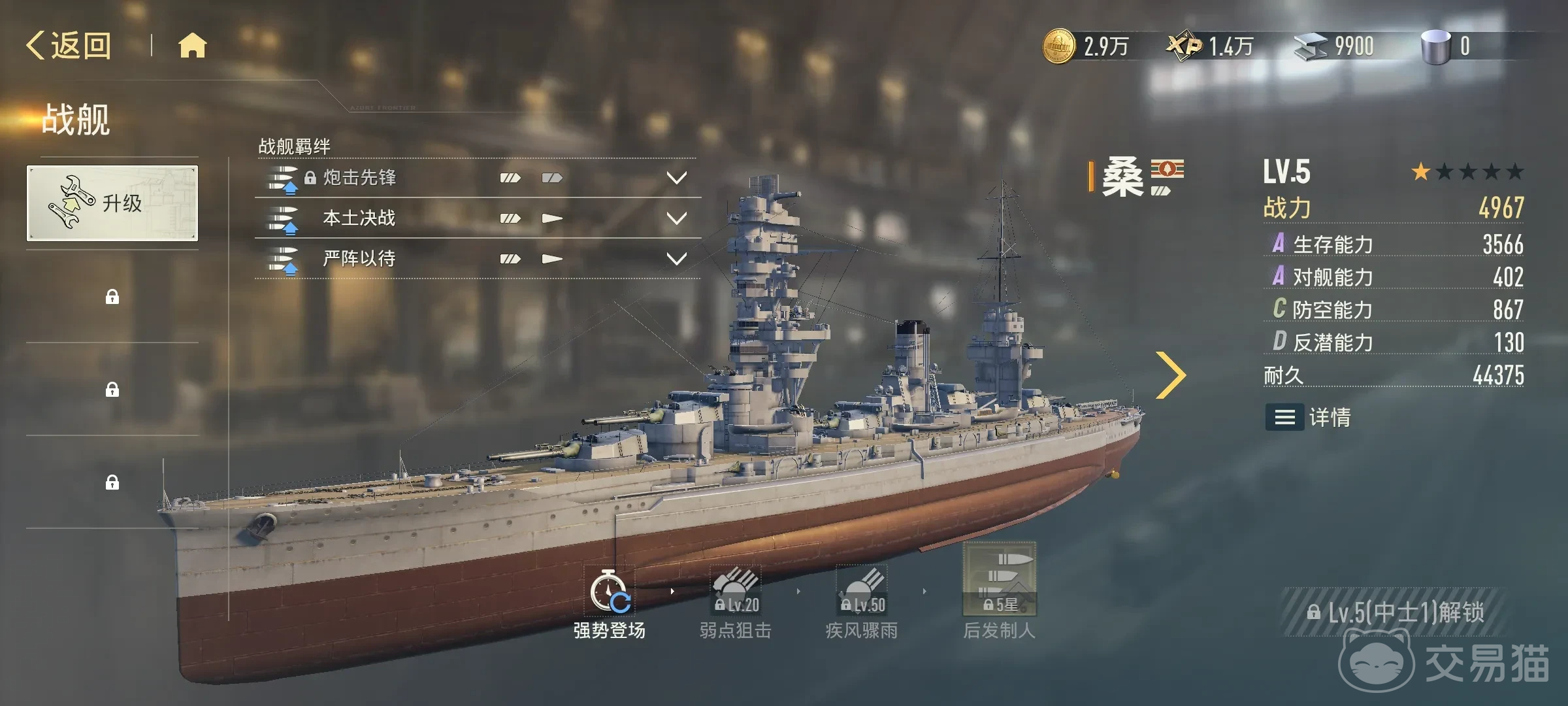The image size is (1568, 706).
Task: Select the 升级 upgrade tab
Action: pos(112,203)
